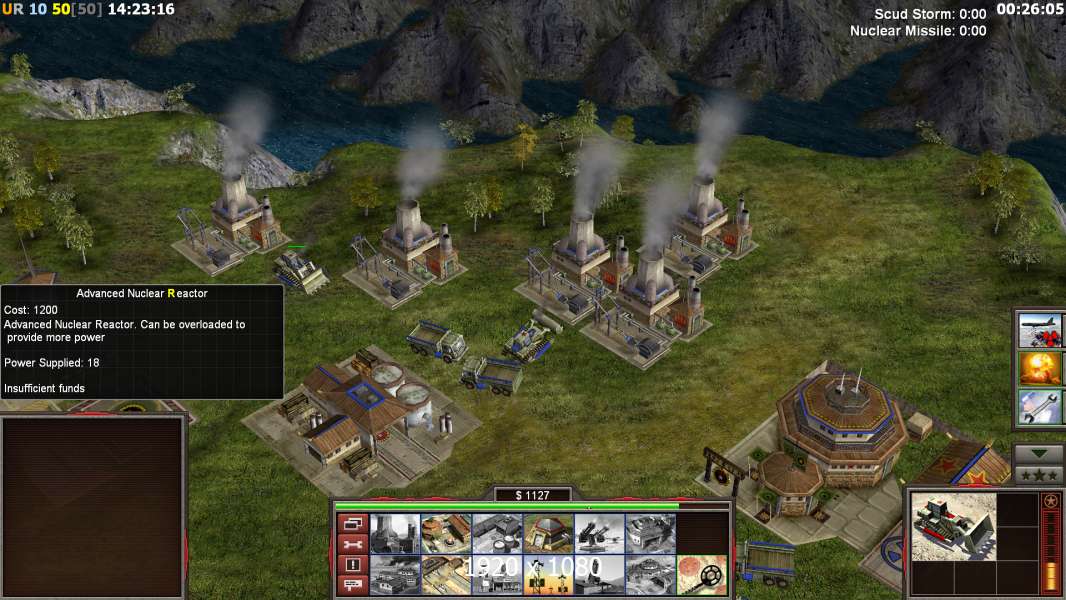Activate the mine-clearing detector command icon
The height and width of the screenshot is (600, 1066).
(701, 575)
